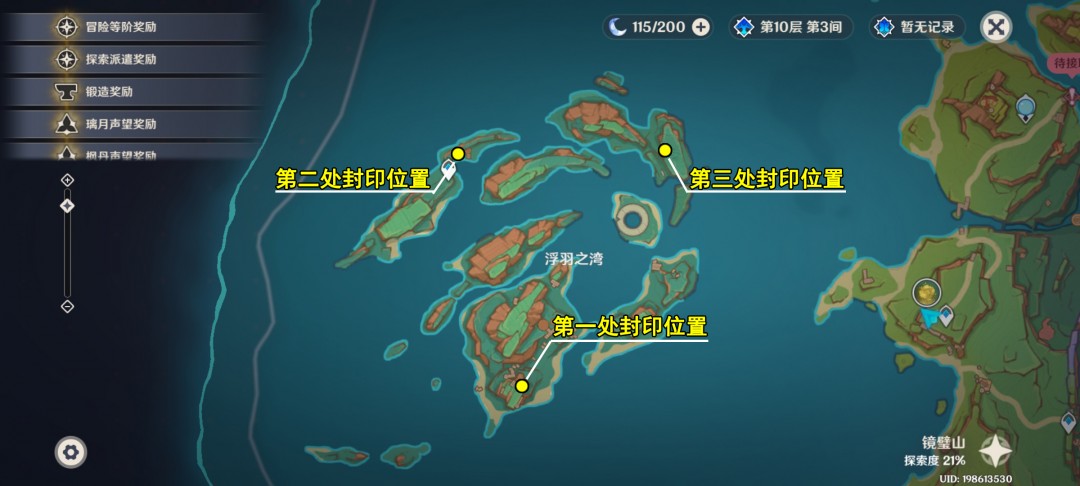The width and height of the screenshot is (1080, 486).
Task: Zoom in with the map slider's plus button
Action: pos(67,180)
